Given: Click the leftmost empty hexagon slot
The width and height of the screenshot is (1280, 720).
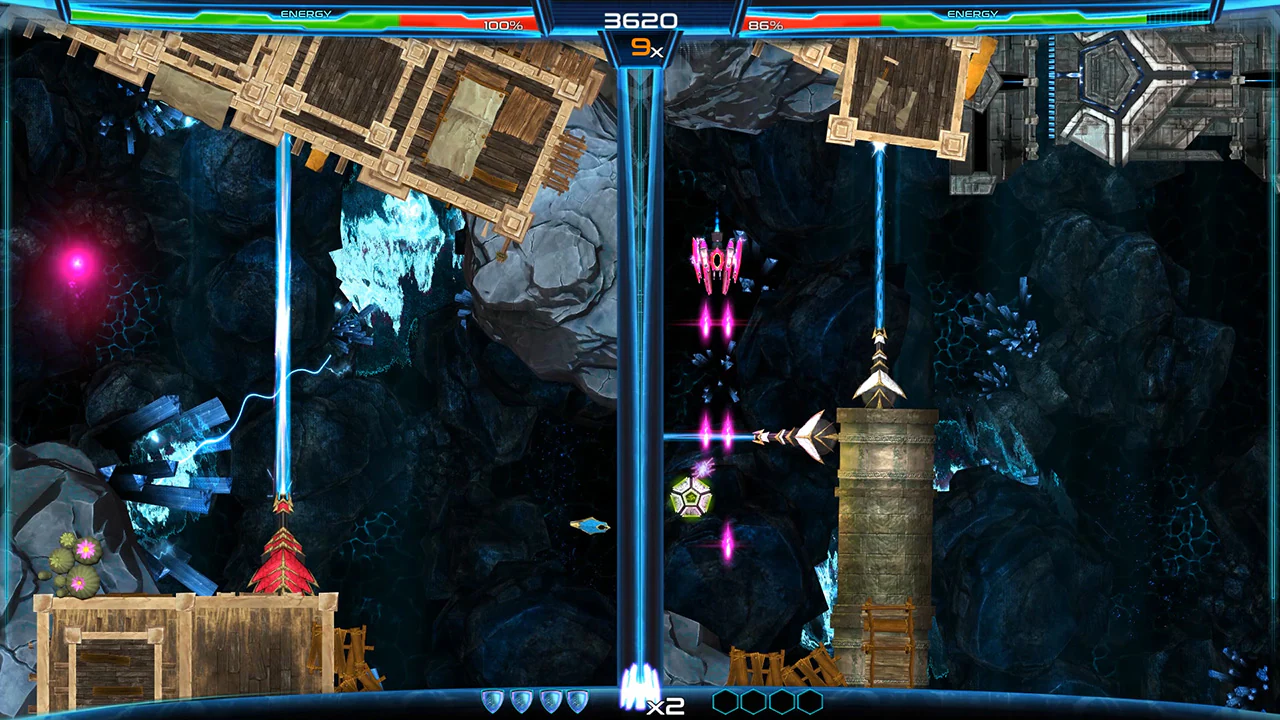Looking at the screenshot, I should click(725, 701).
